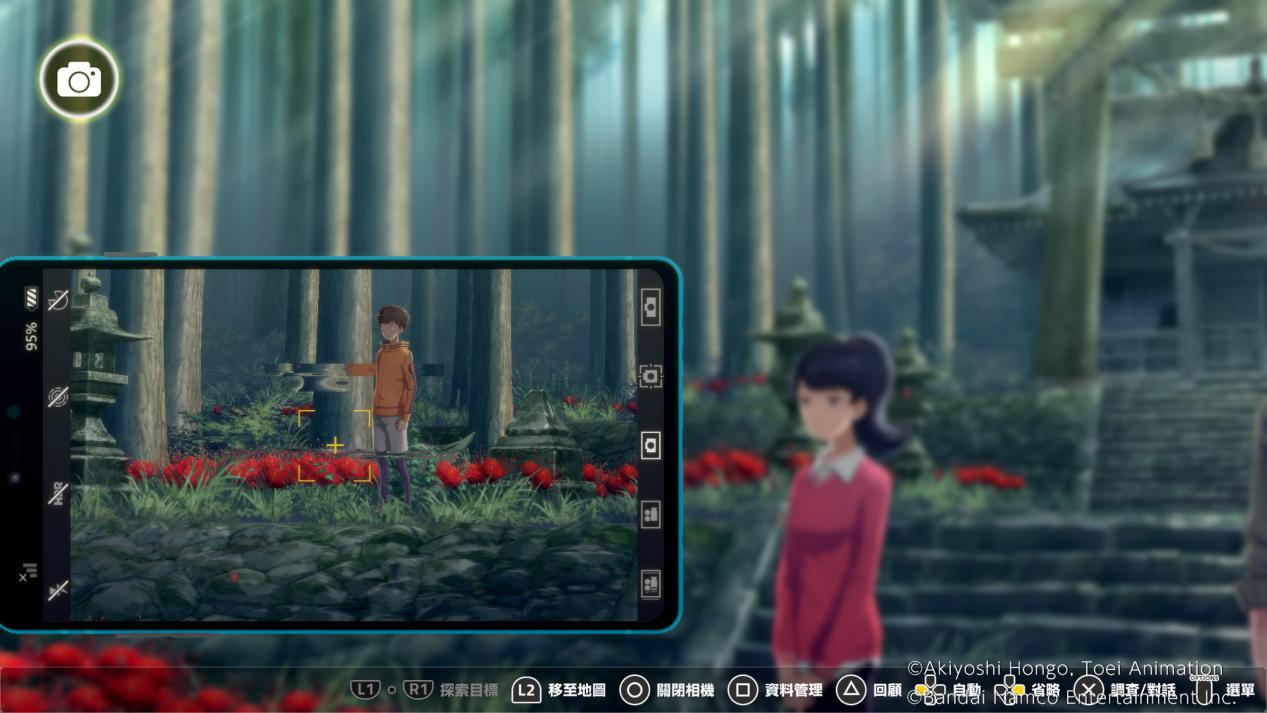
Task: Toggle the crossed-out HDR setting
Action: (58, 493)
